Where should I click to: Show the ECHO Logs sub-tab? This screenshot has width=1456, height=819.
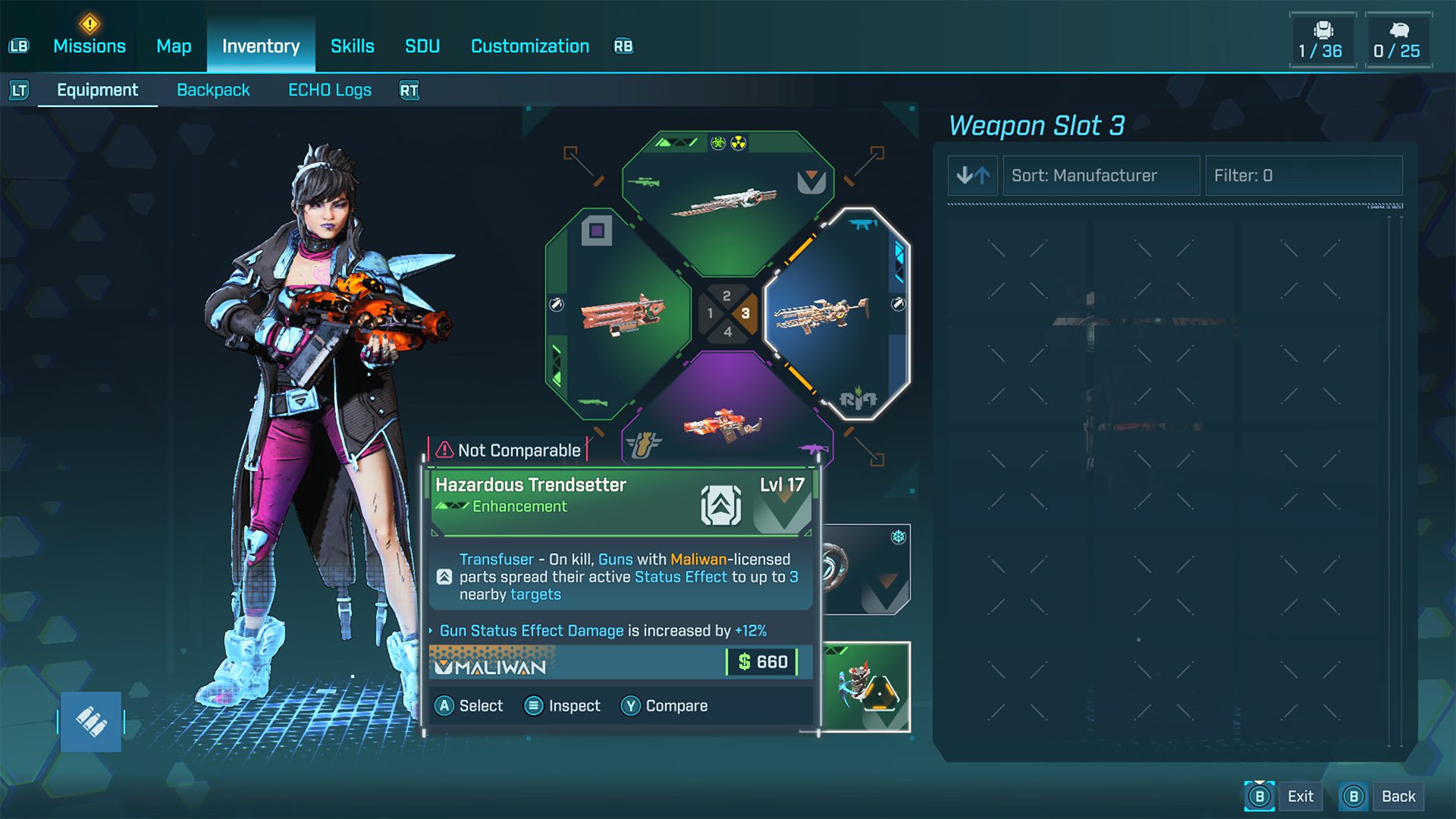click(330, 90)
